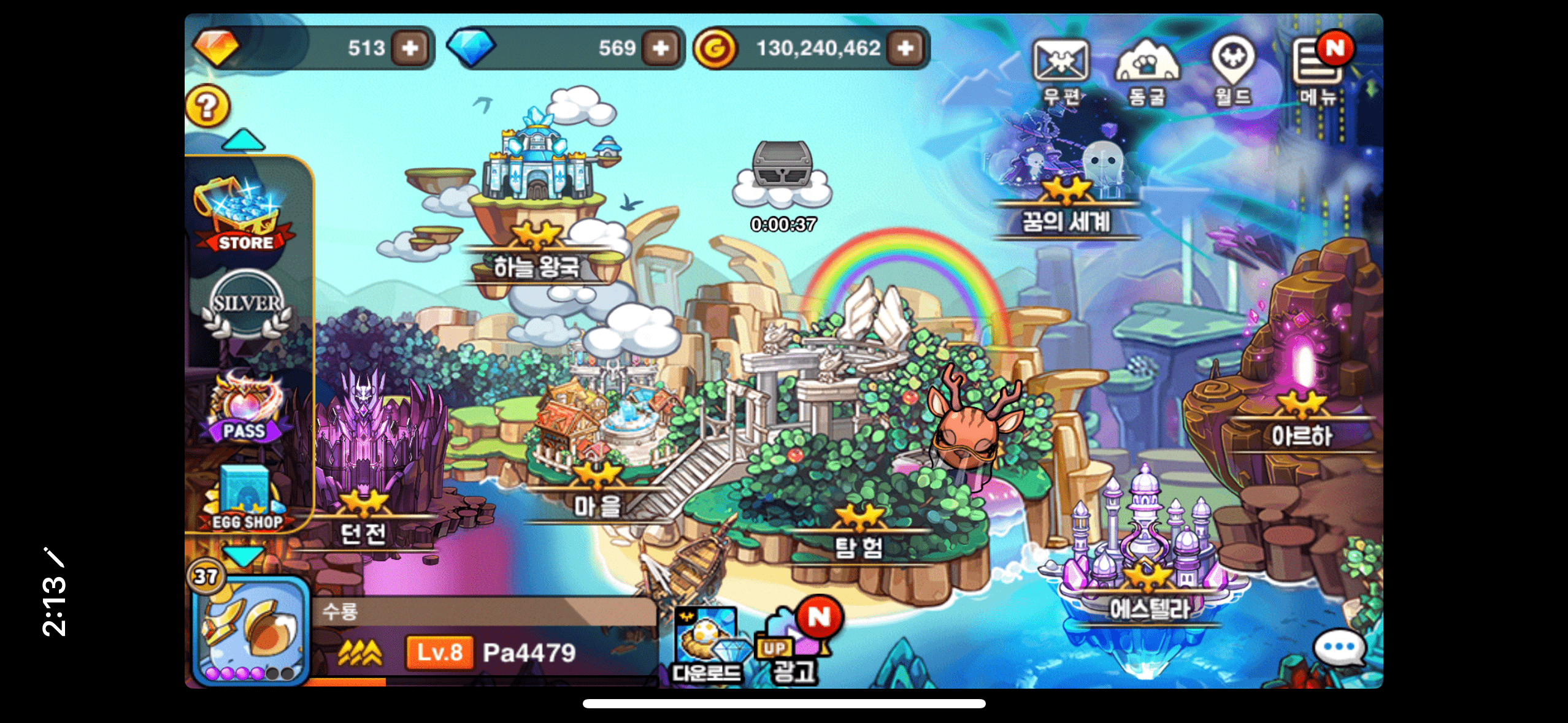Select the 다운로드 download button
This screenshot has width=1568, height=723.
[x=707, y=645]
